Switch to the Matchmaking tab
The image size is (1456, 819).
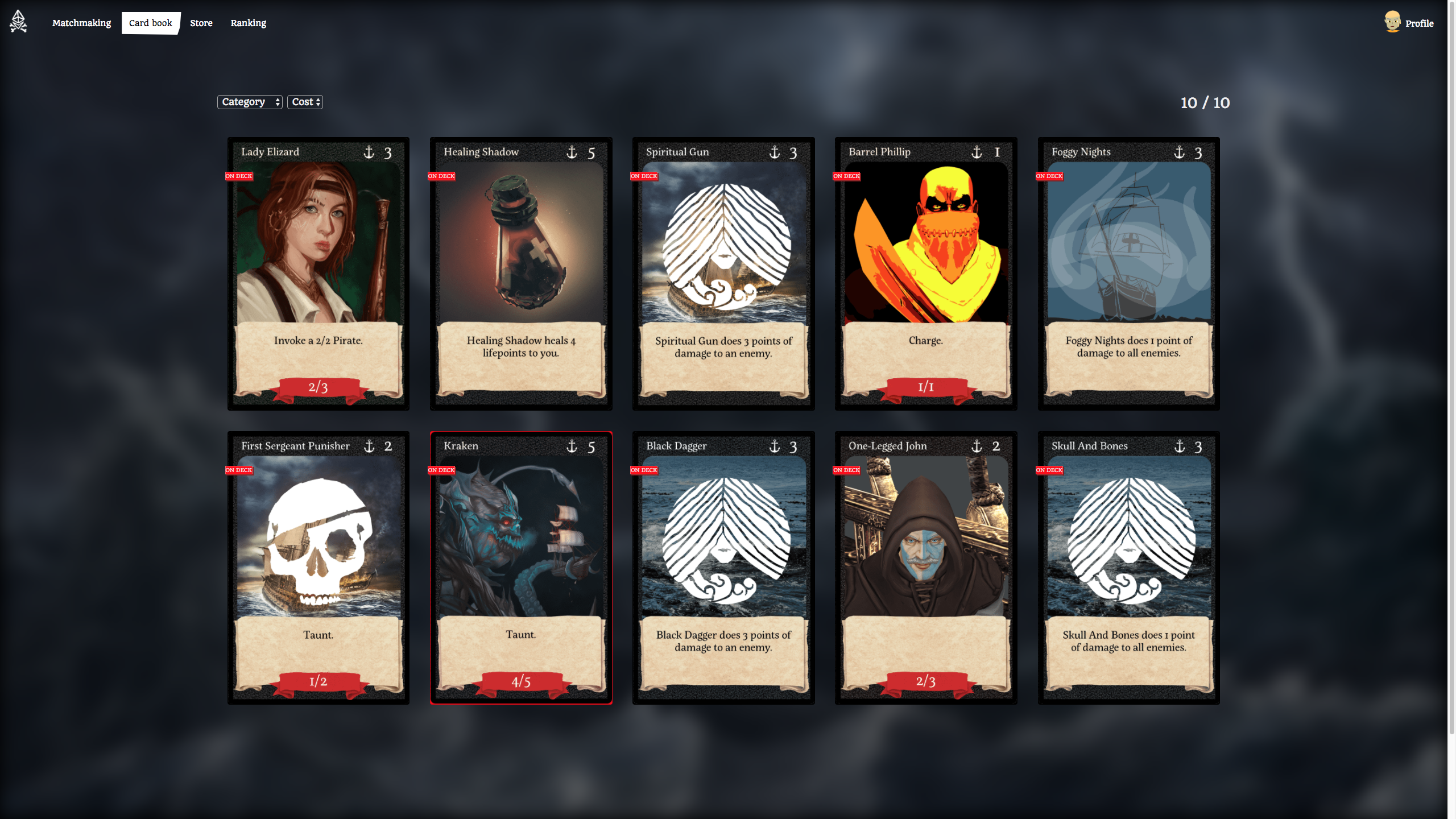click(81, 23)
